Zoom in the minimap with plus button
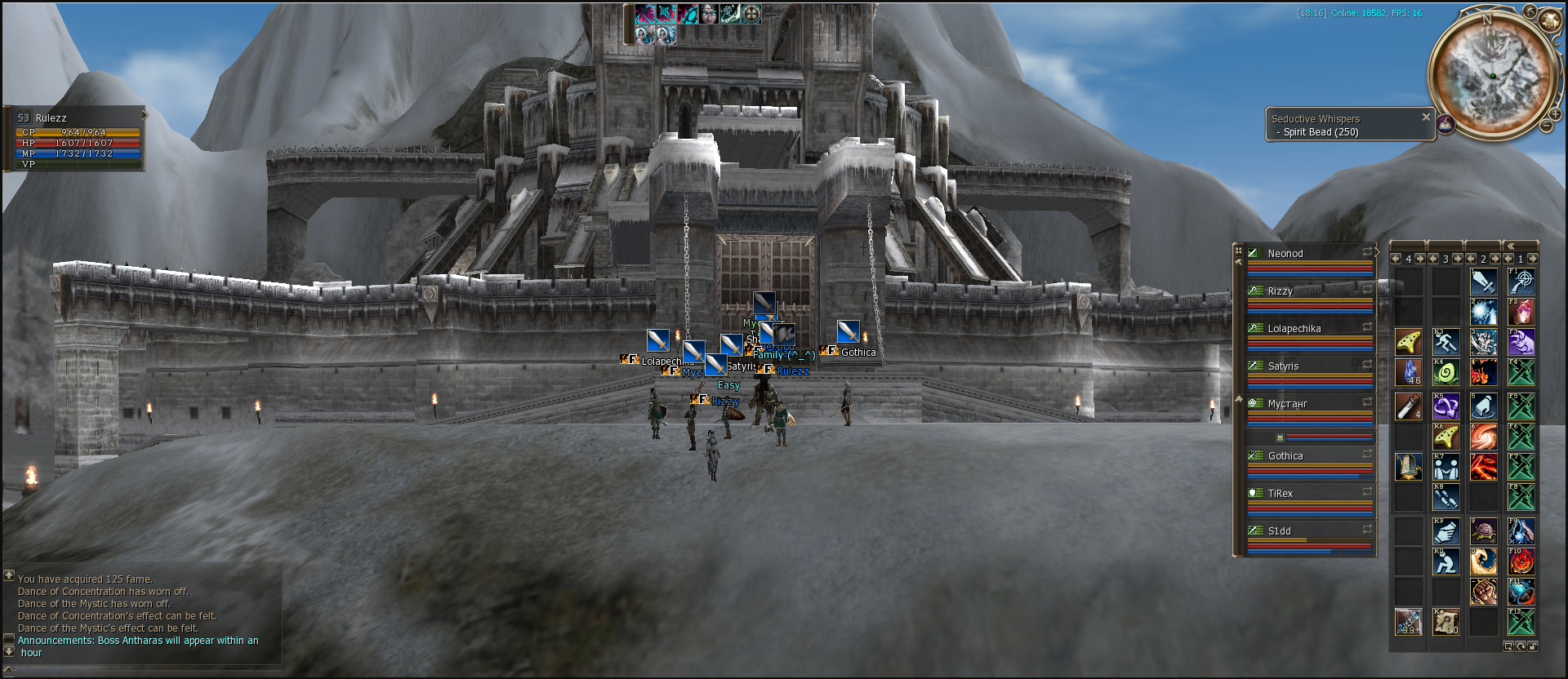The image size is (1568, 679). pos(1556,114)
